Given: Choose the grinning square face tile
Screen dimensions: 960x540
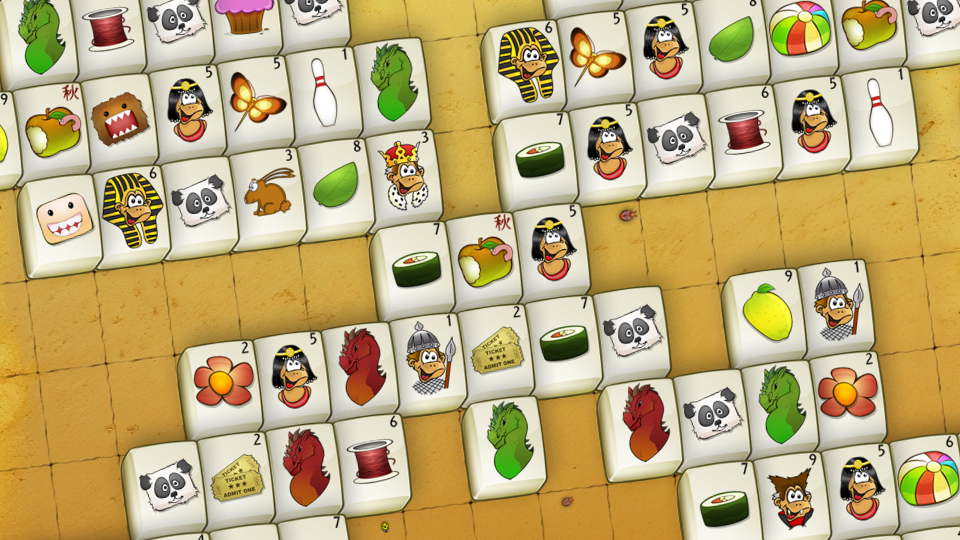Looking at the screenshot, I should click(x=64, y=221).
